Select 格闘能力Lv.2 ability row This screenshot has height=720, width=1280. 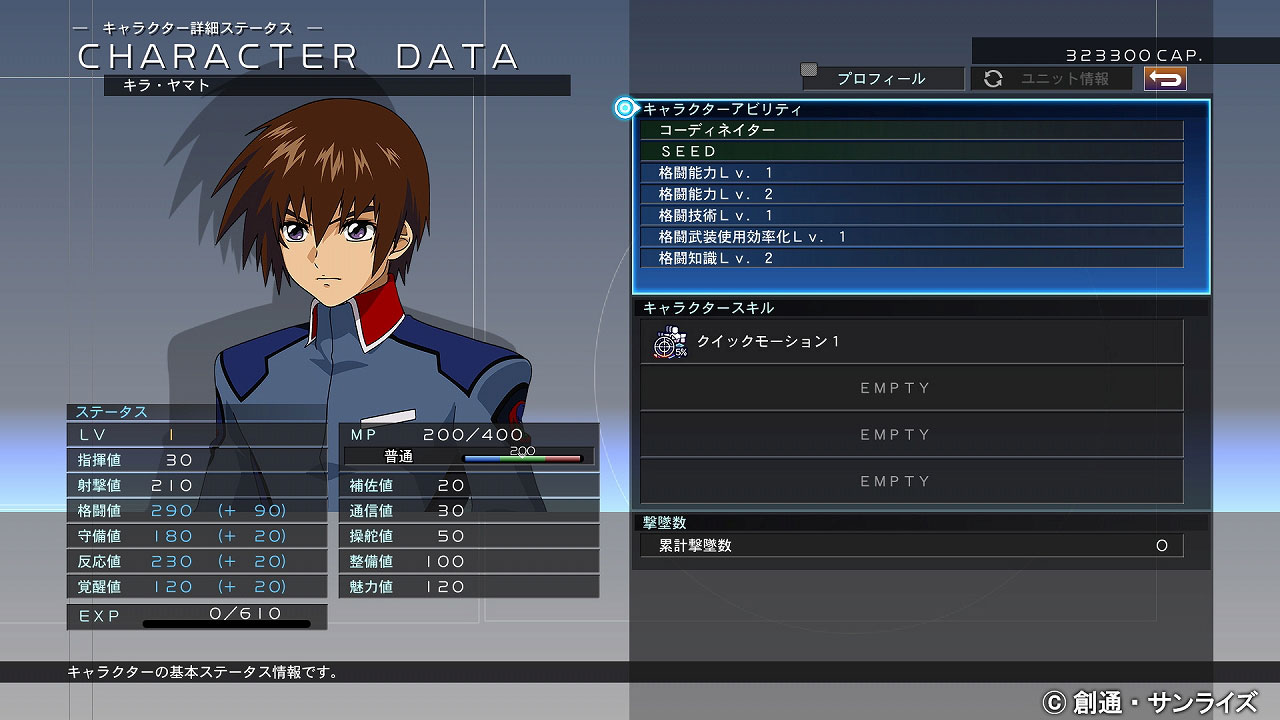point(911,194)
